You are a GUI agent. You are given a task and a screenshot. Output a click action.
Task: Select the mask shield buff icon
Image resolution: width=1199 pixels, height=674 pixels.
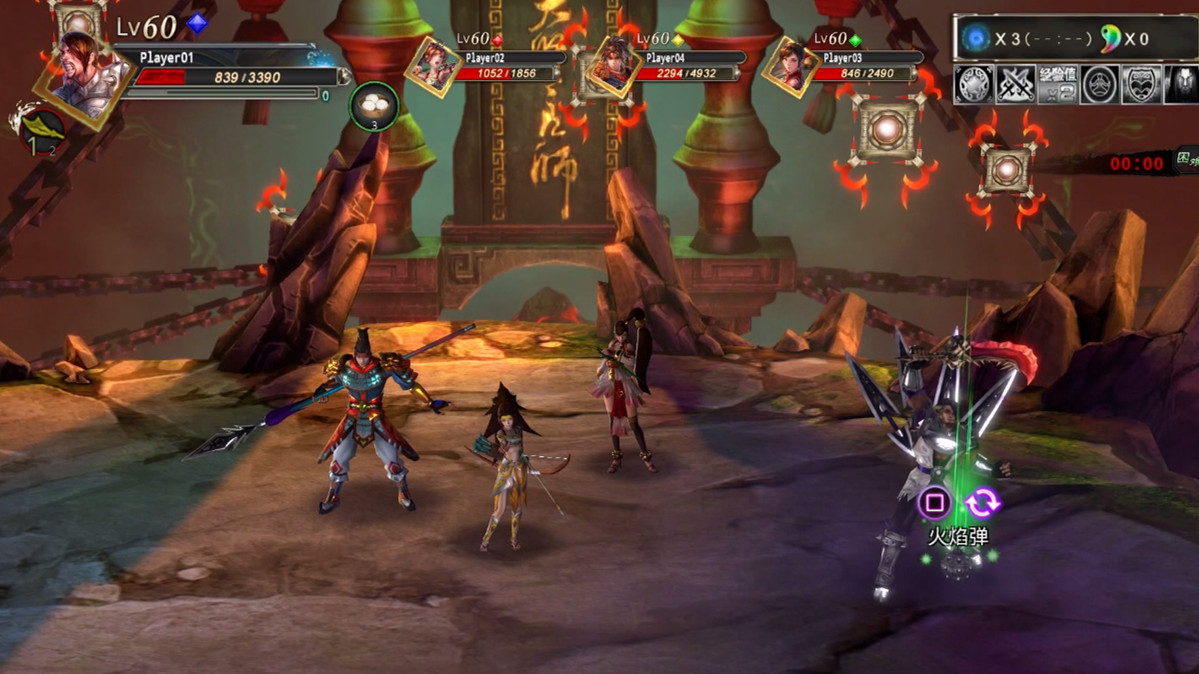tap(1141, 85)
